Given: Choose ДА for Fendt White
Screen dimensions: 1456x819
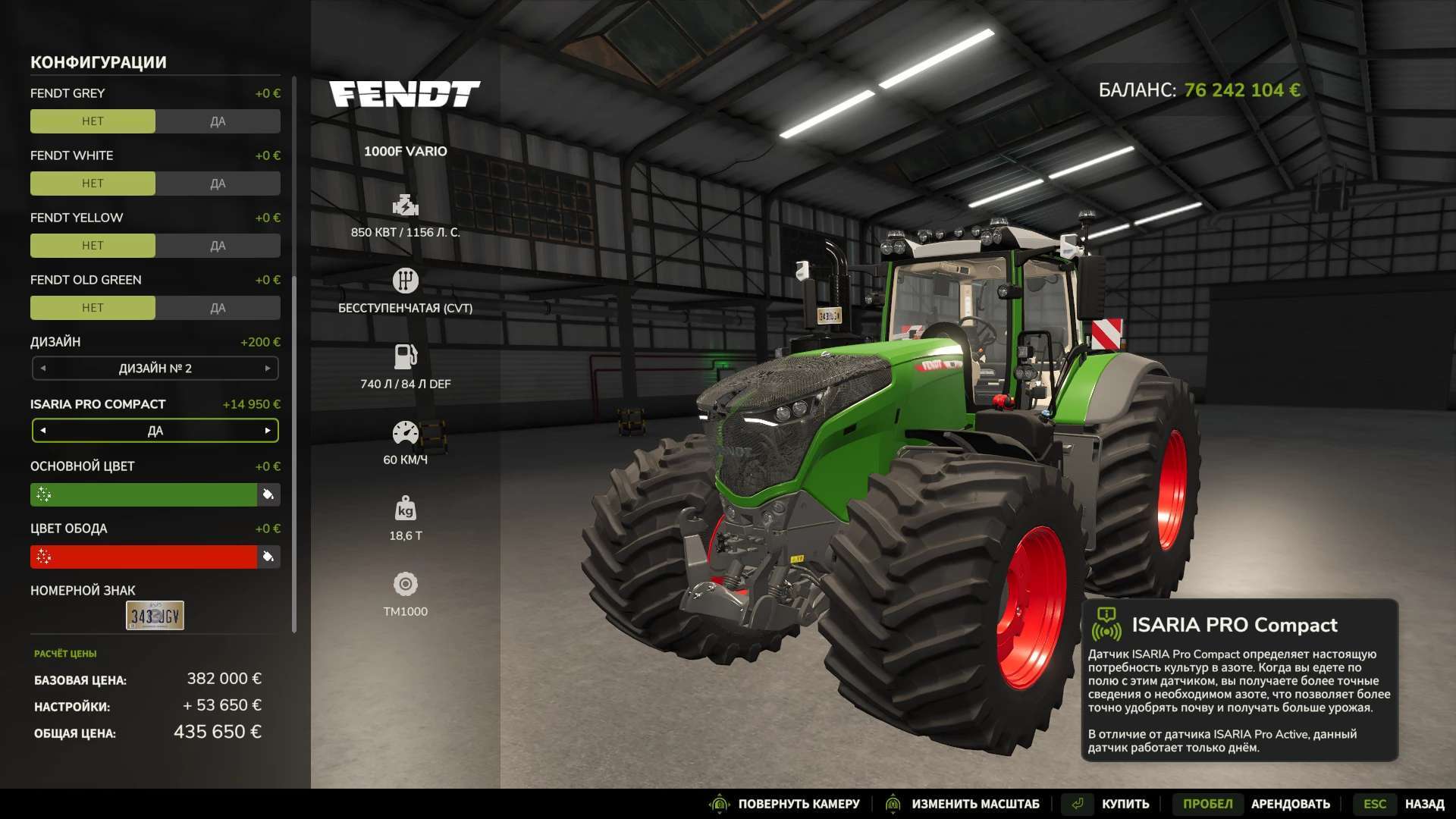Looking at the screenshot, I should 218,184.
